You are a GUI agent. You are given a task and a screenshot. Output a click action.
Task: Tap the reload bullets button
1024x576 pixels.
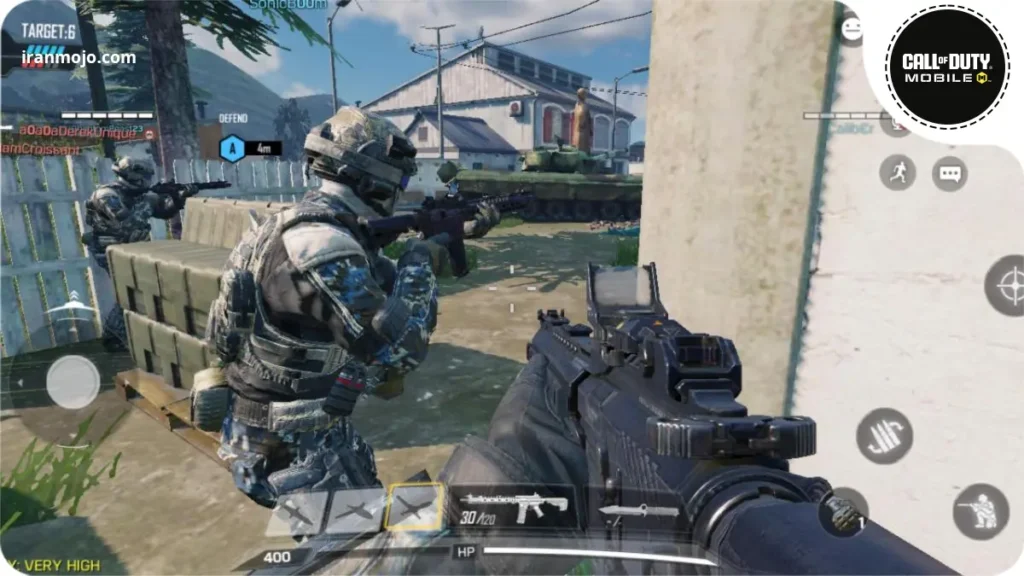(884, 436)
